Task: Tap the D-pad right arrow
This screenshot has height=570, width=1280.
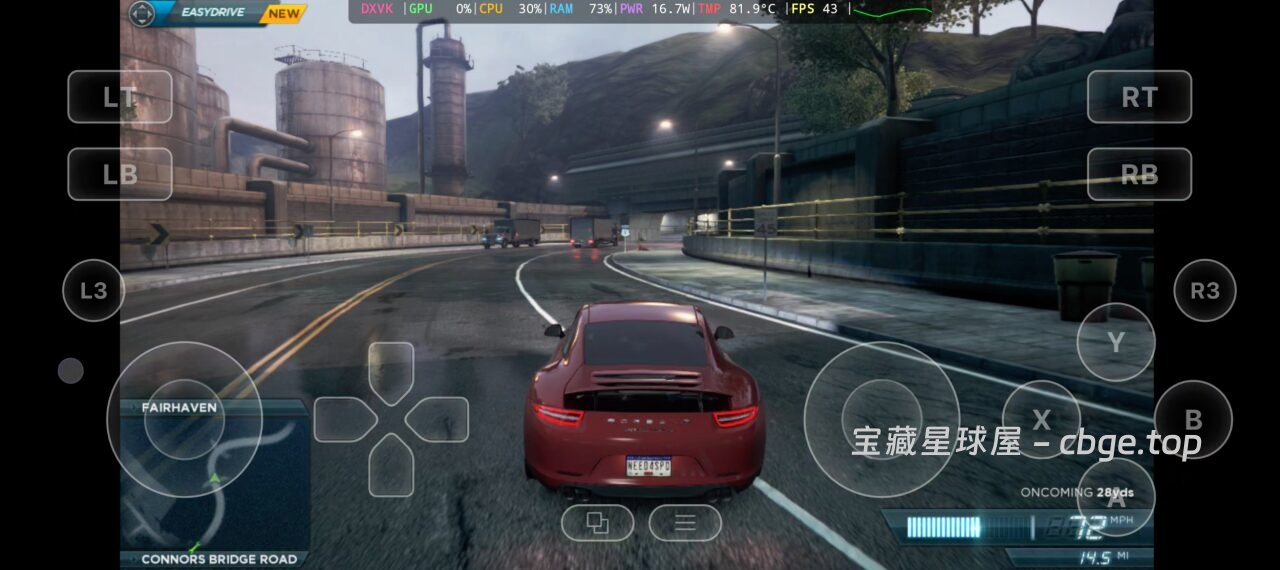Action: click(x=438, y=420)
